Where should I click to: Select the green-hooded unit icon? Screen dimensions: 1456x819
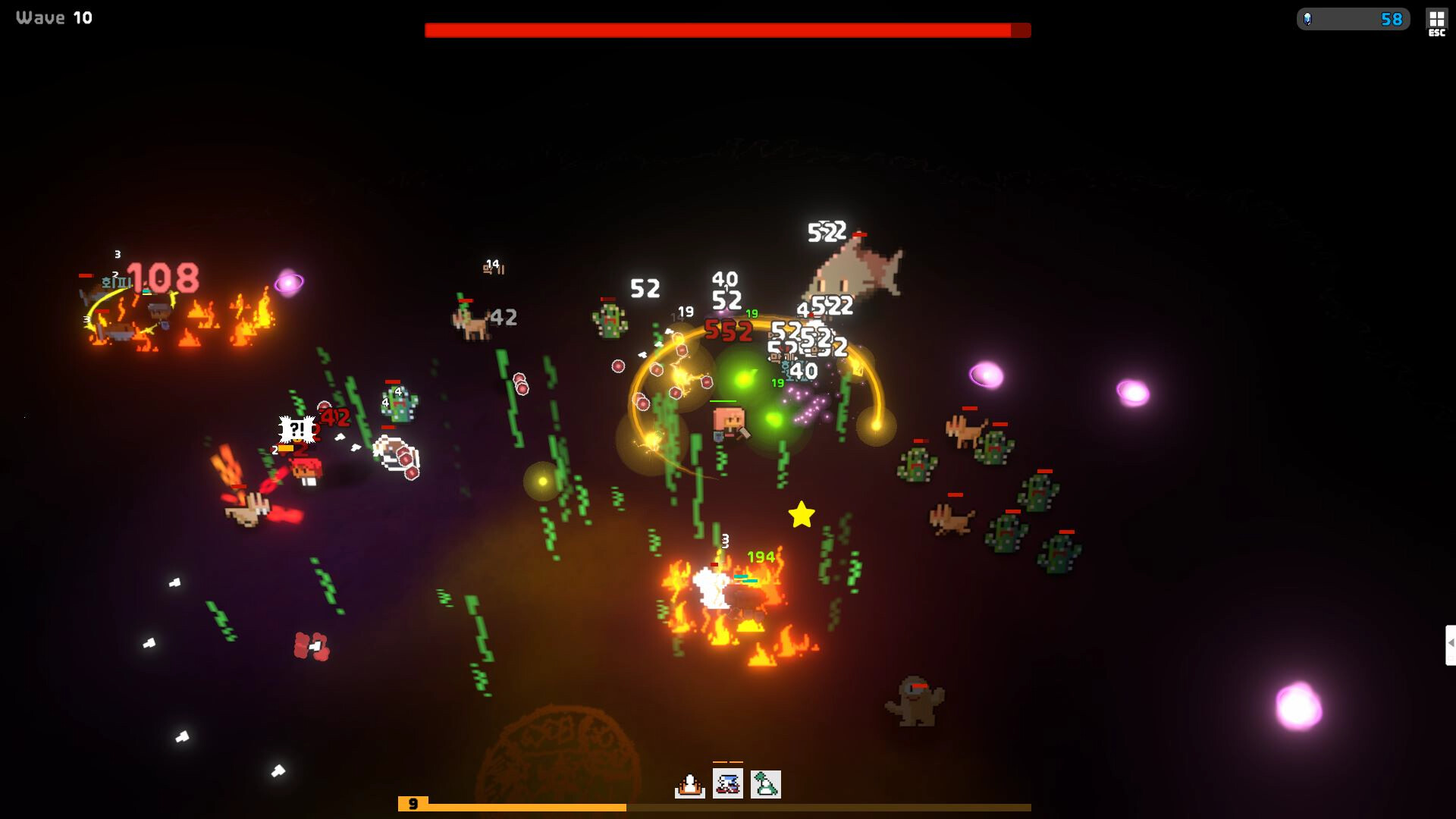click(x=765, y=785)
